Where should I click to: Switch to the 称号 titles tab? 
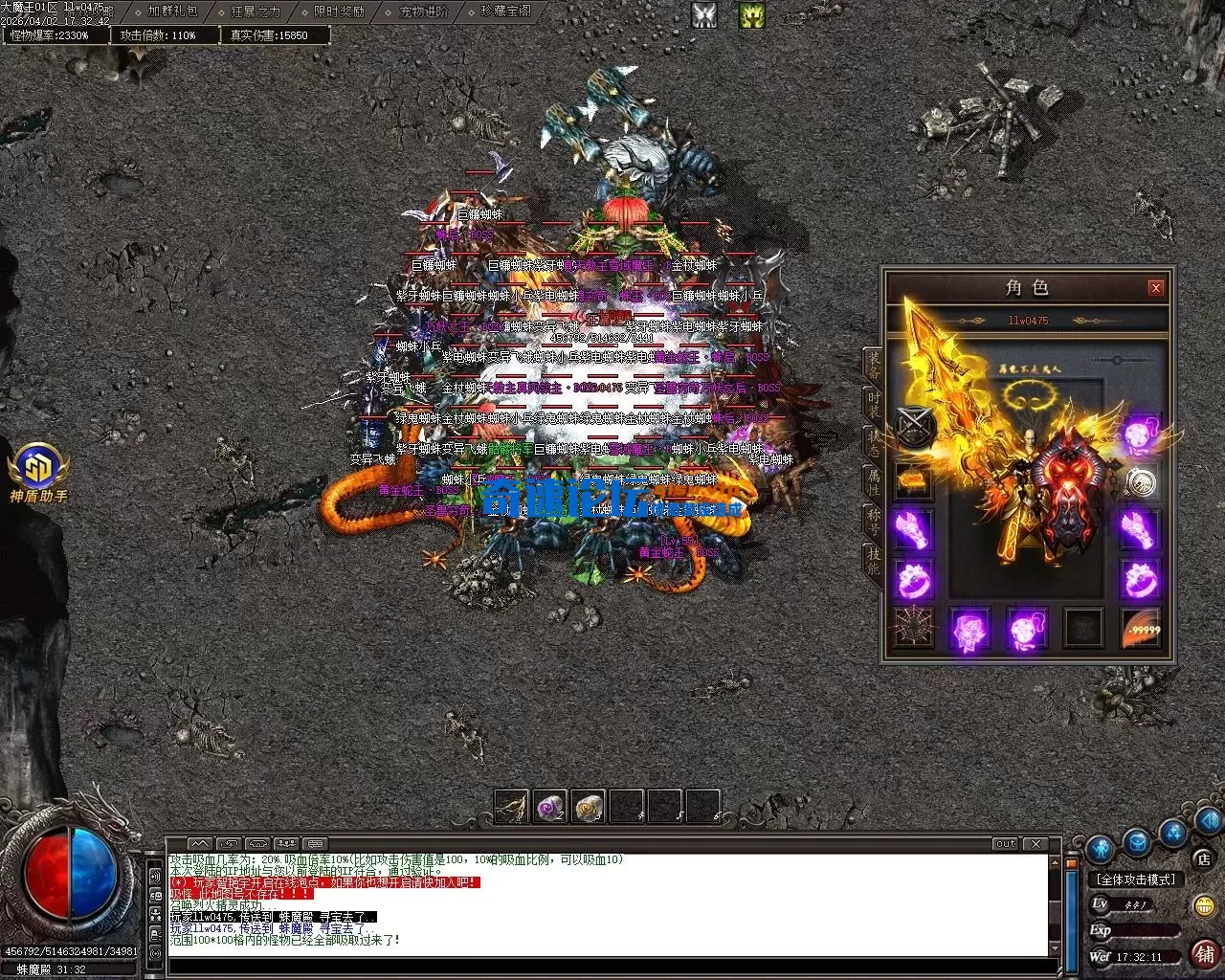pyautogui.click(x=873, y=523)
